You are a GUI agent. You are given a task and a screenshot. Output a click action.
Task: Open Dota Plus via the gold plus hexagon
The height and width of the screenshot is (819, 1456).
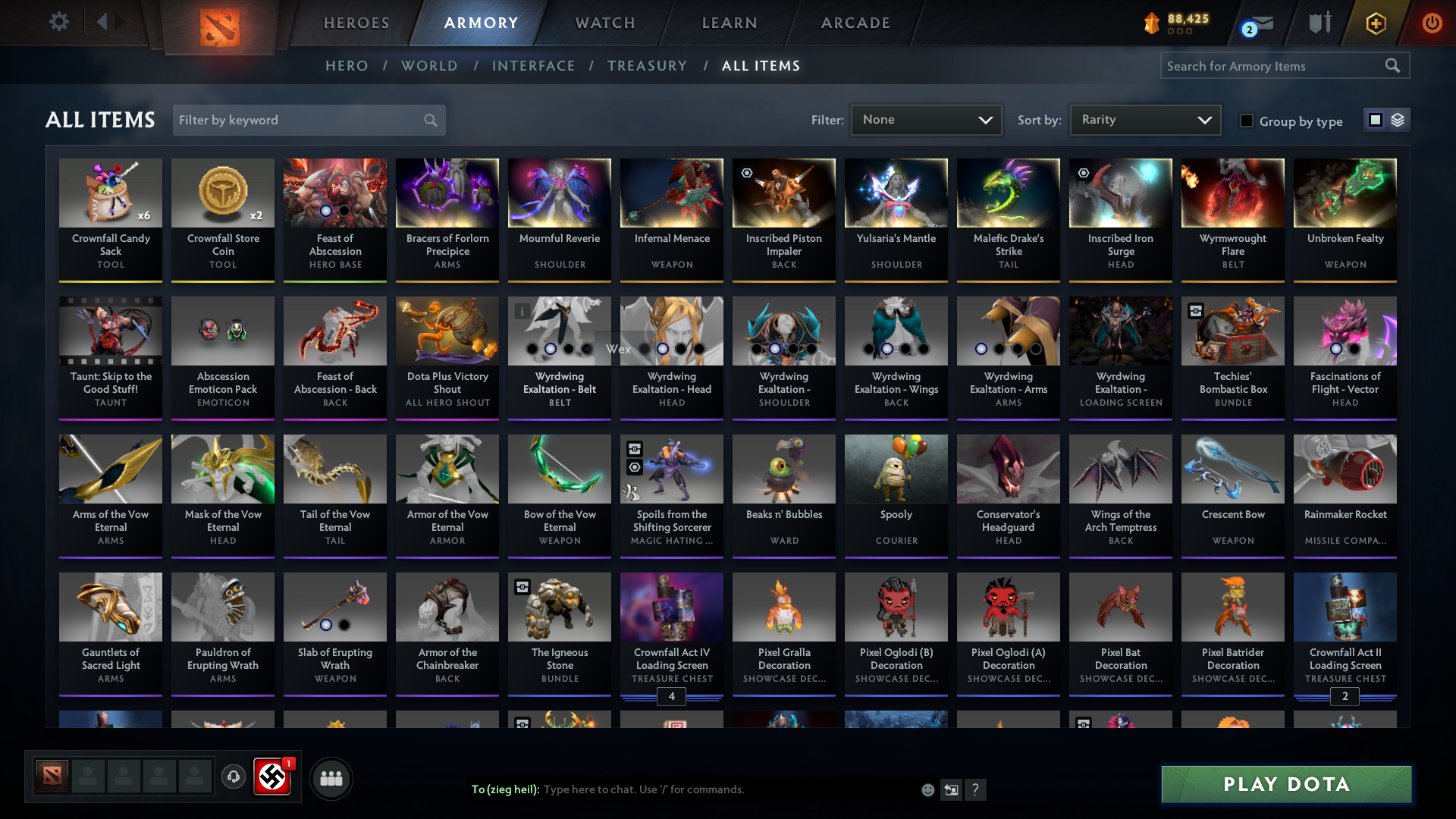click(x=1375, y=23)
